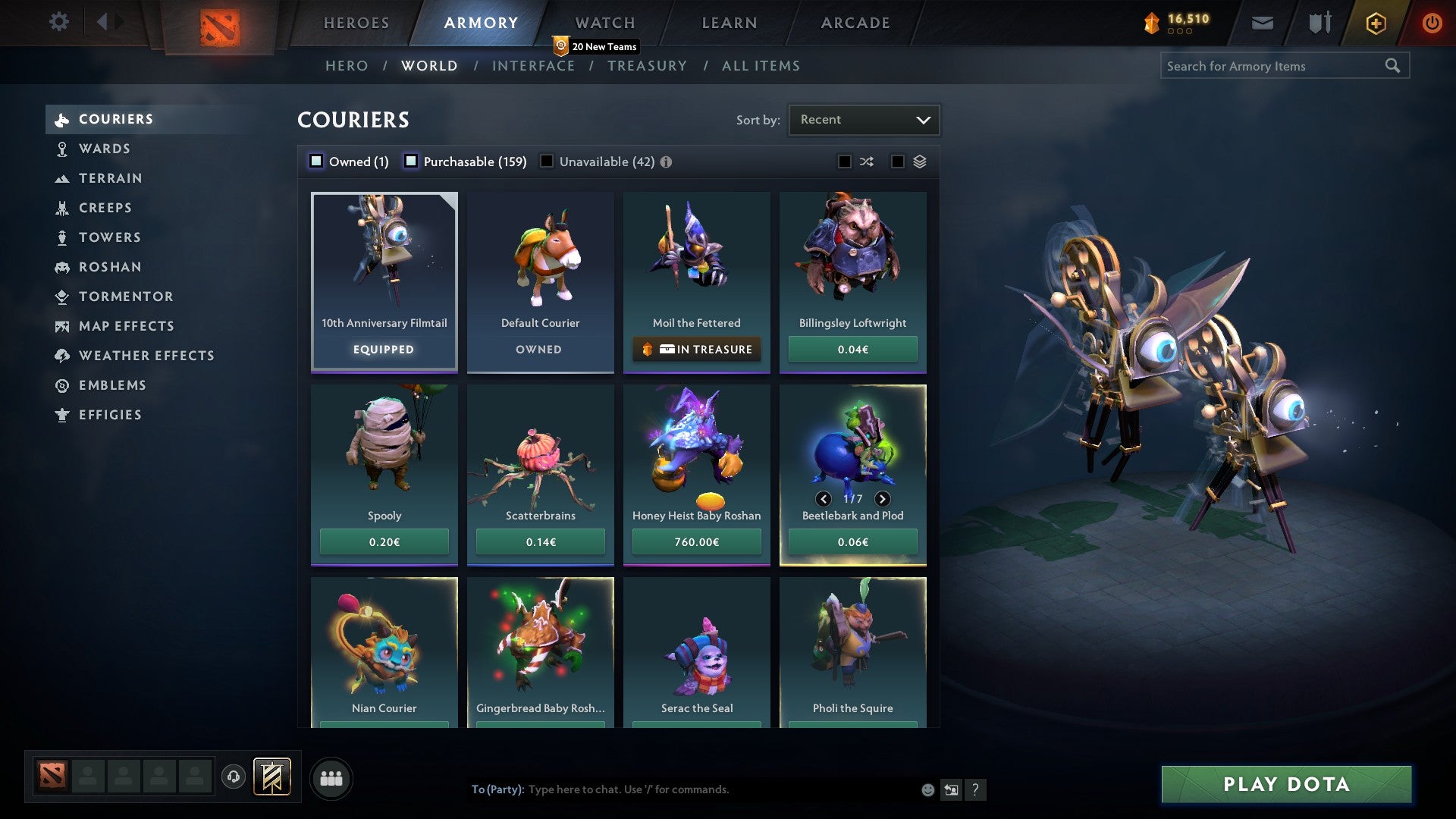Enable the Unavailable (42) filter

pos(546,162)
